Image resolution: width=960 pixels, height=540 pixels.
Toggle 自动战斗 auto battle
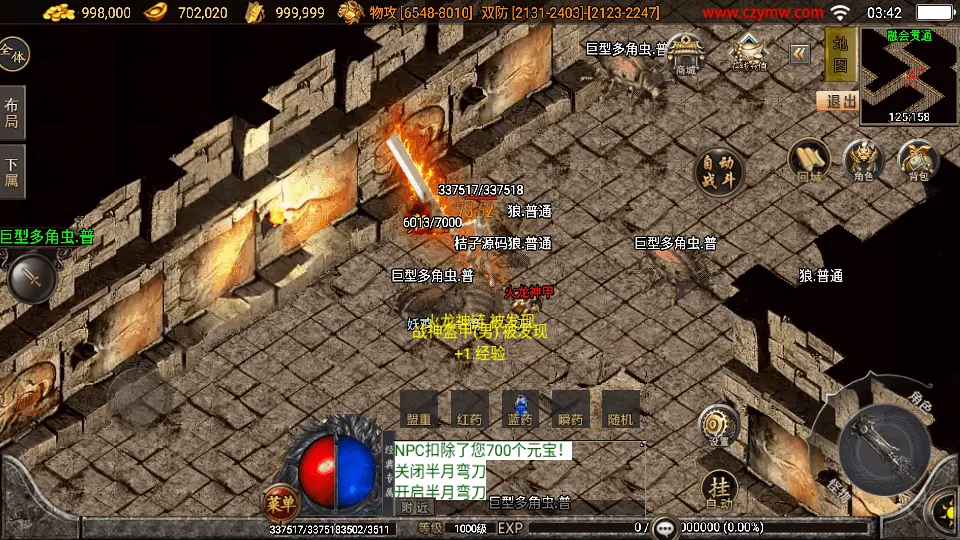[719, 171]
